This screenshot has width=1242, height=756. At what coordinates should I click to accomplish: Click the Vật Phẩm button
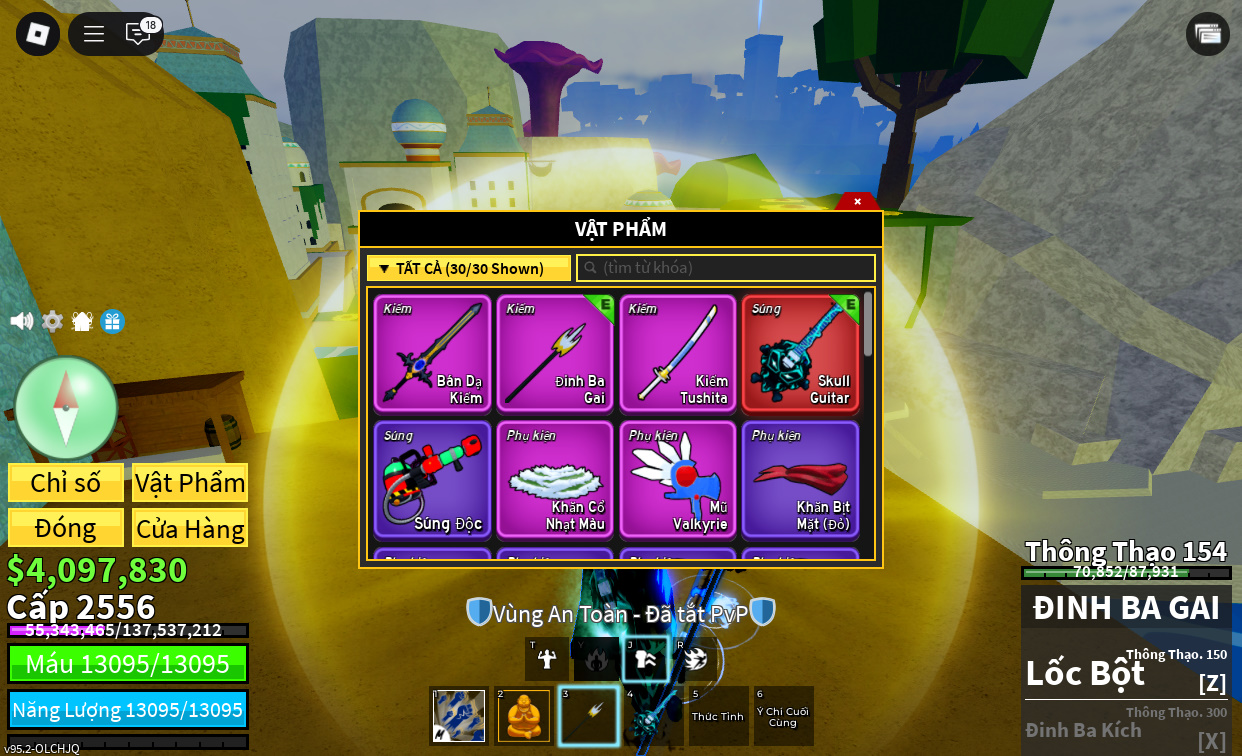tap(190, 483)
